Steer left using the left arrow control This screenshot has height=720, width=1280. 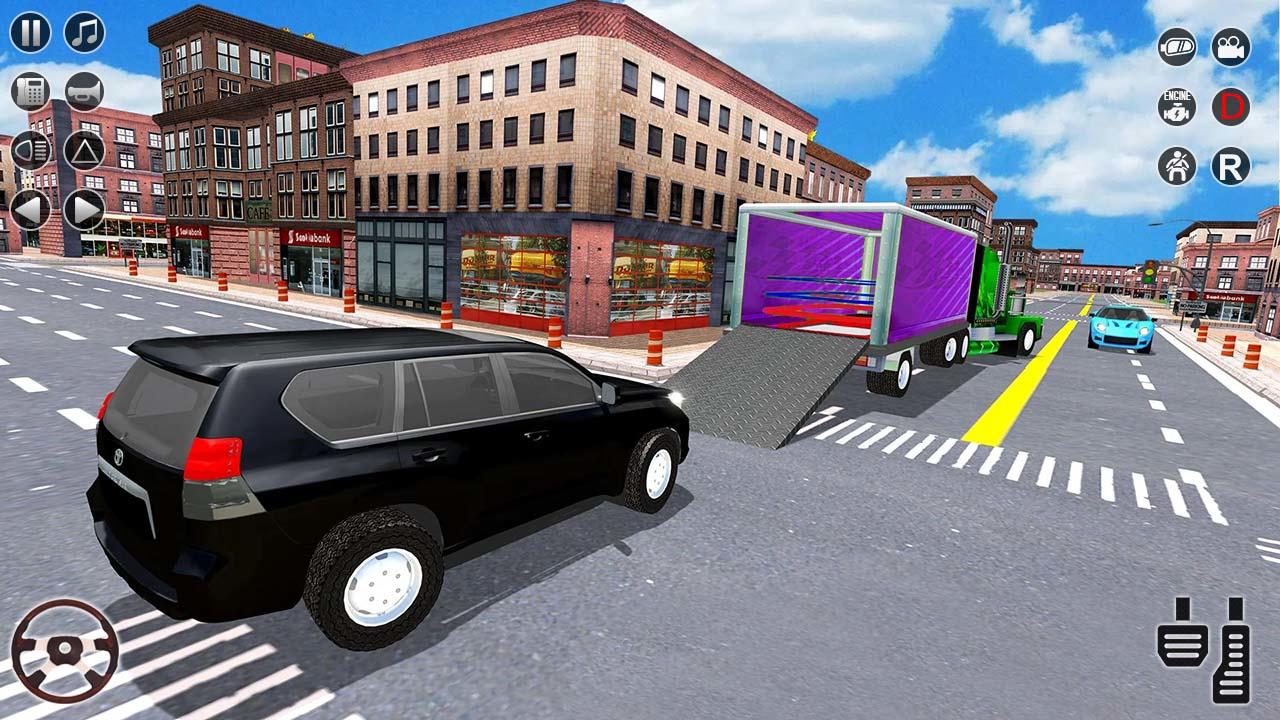28,207
